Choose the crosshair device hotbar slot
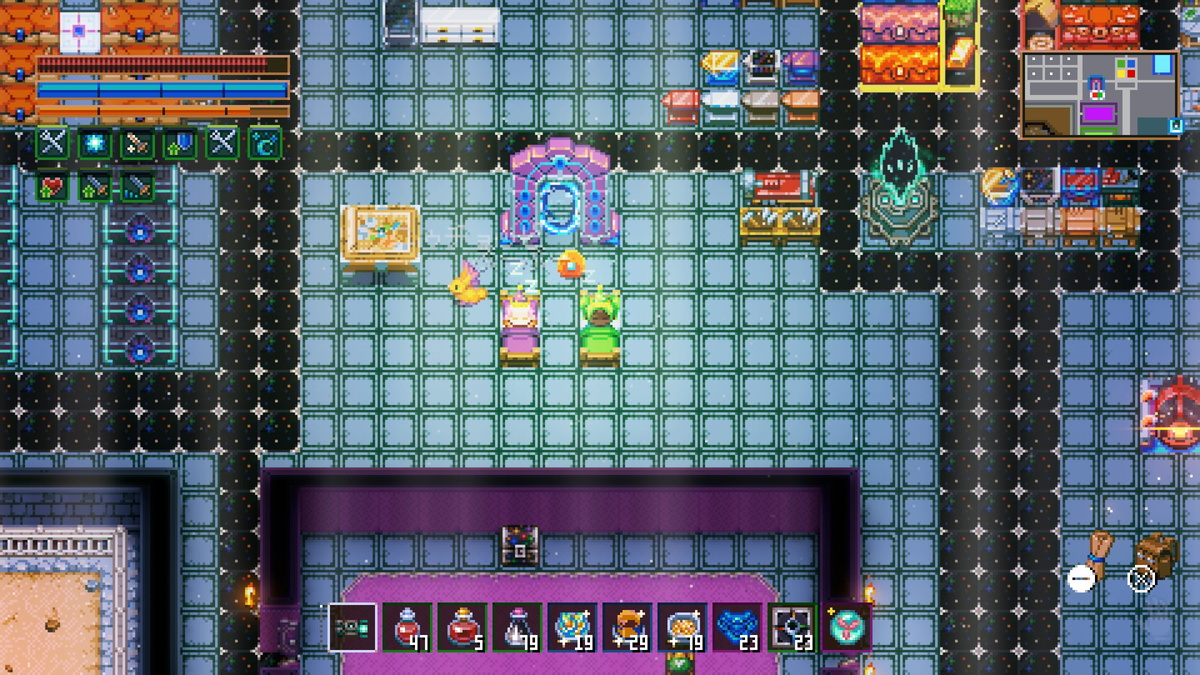This screenshot has height=675, width=1200. (x=792, y=628)
